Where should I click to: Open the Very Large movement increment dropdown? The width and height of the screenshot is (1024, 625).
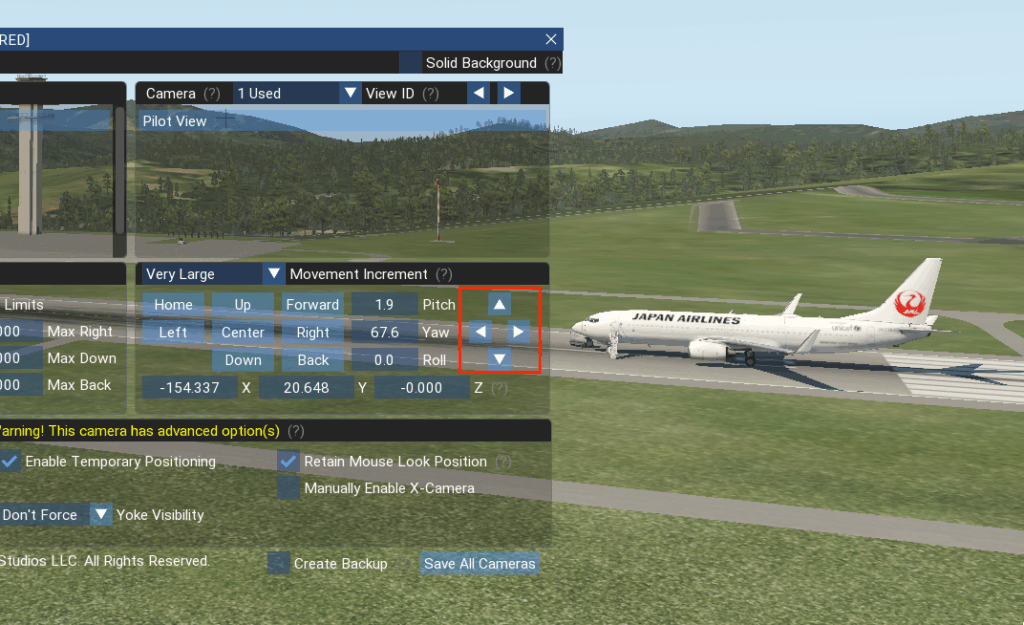tap(213, 274)
